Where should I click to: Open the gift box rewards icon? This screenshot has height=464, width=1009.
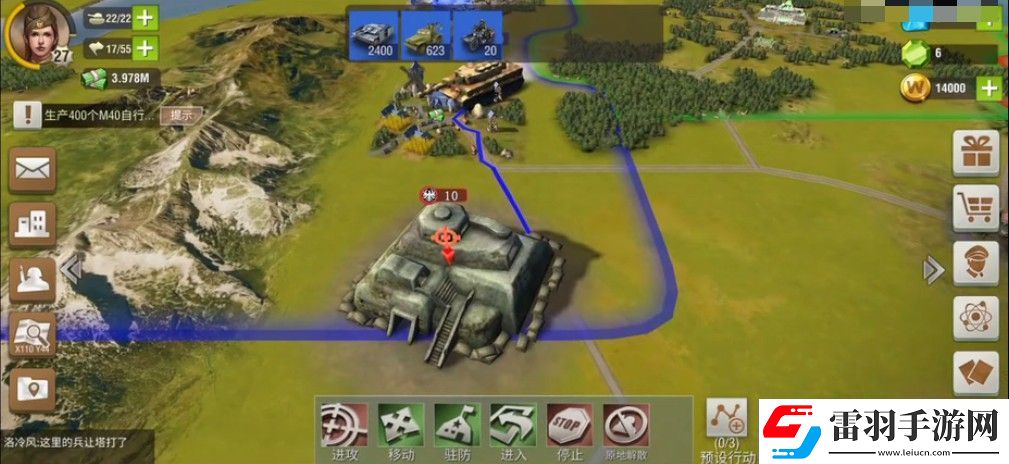point(976,153)
